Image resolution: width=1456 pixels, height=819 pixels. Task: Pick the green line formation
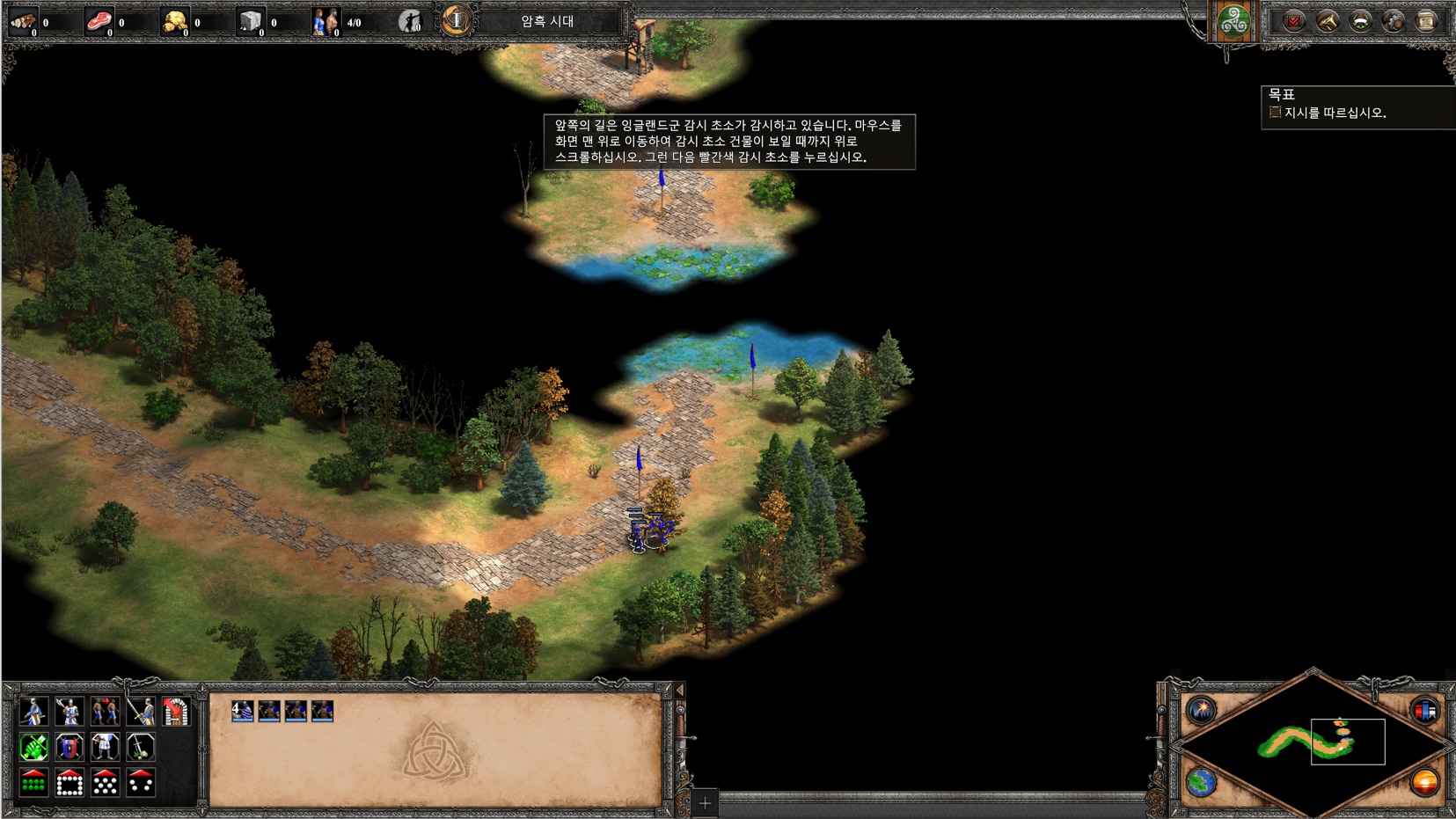click(33, 782)
